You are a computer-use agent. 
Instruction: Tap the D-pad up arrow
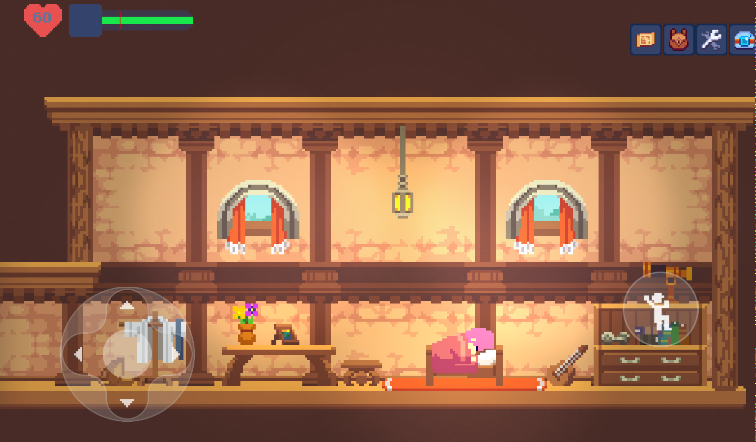coord(127,307)
